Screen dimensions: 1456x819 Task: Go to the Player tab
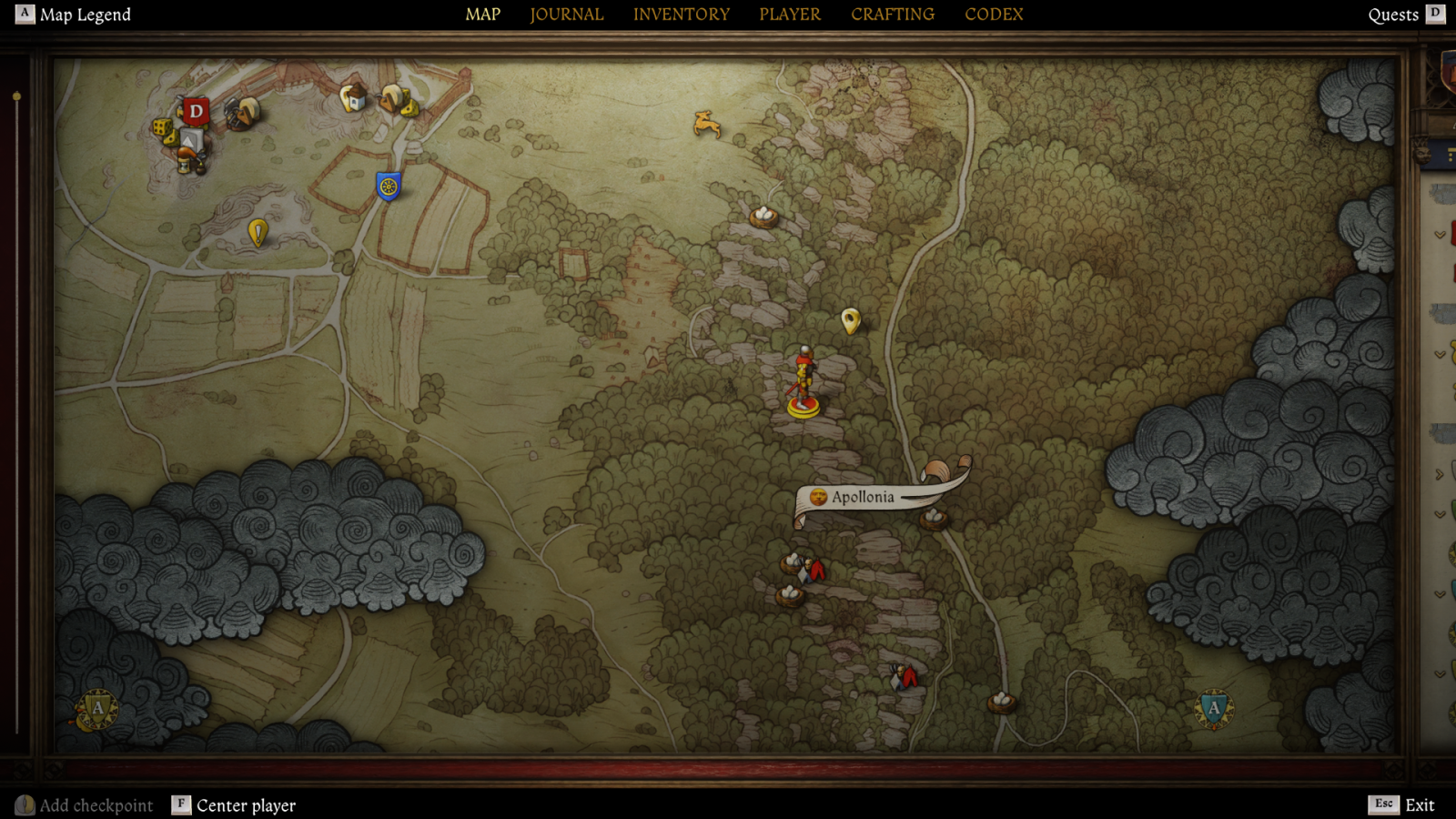click(790, 15)
